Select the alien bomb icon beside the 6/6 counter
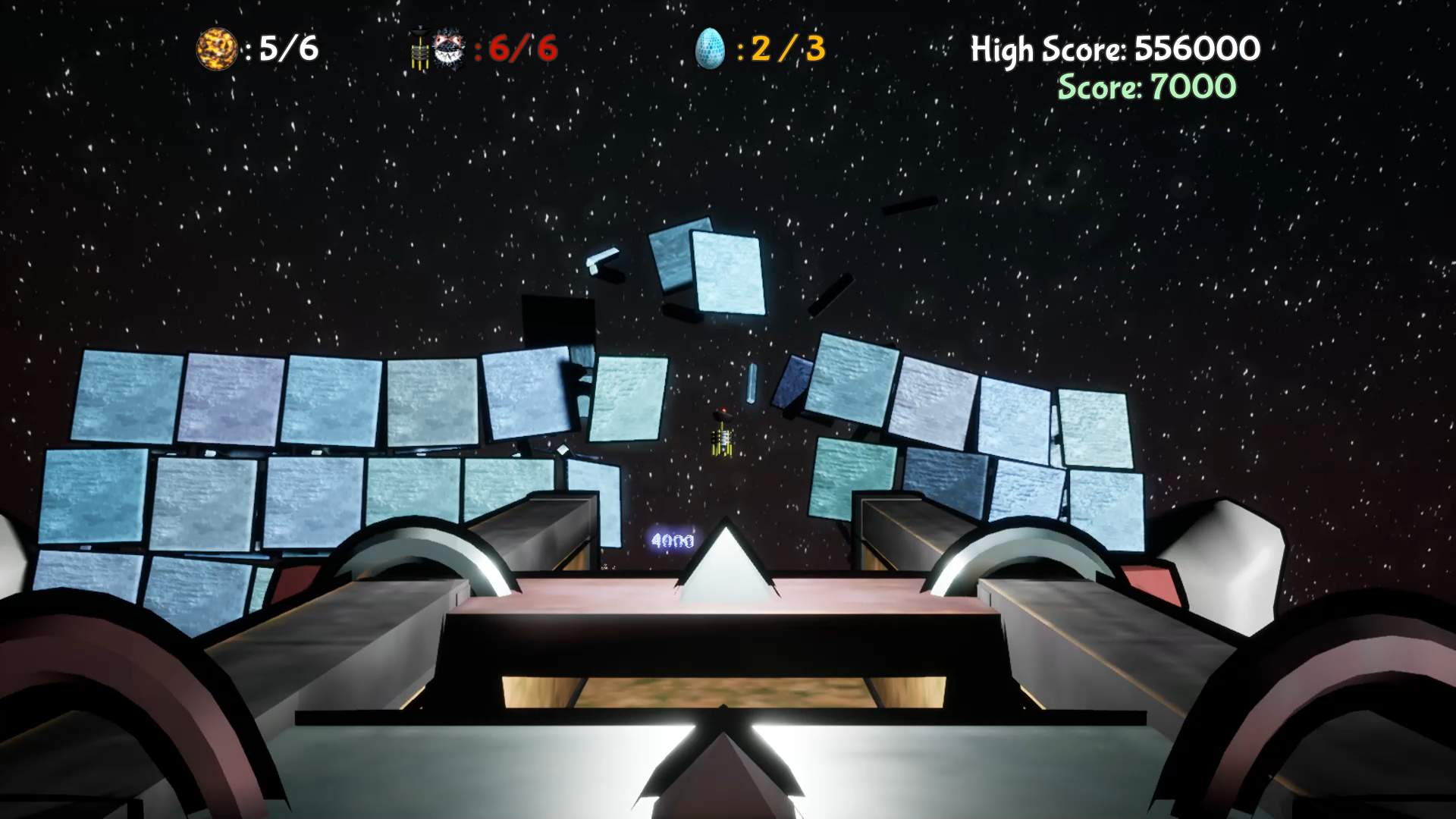This screenshot has height=819, width=1456. (447, 49)
